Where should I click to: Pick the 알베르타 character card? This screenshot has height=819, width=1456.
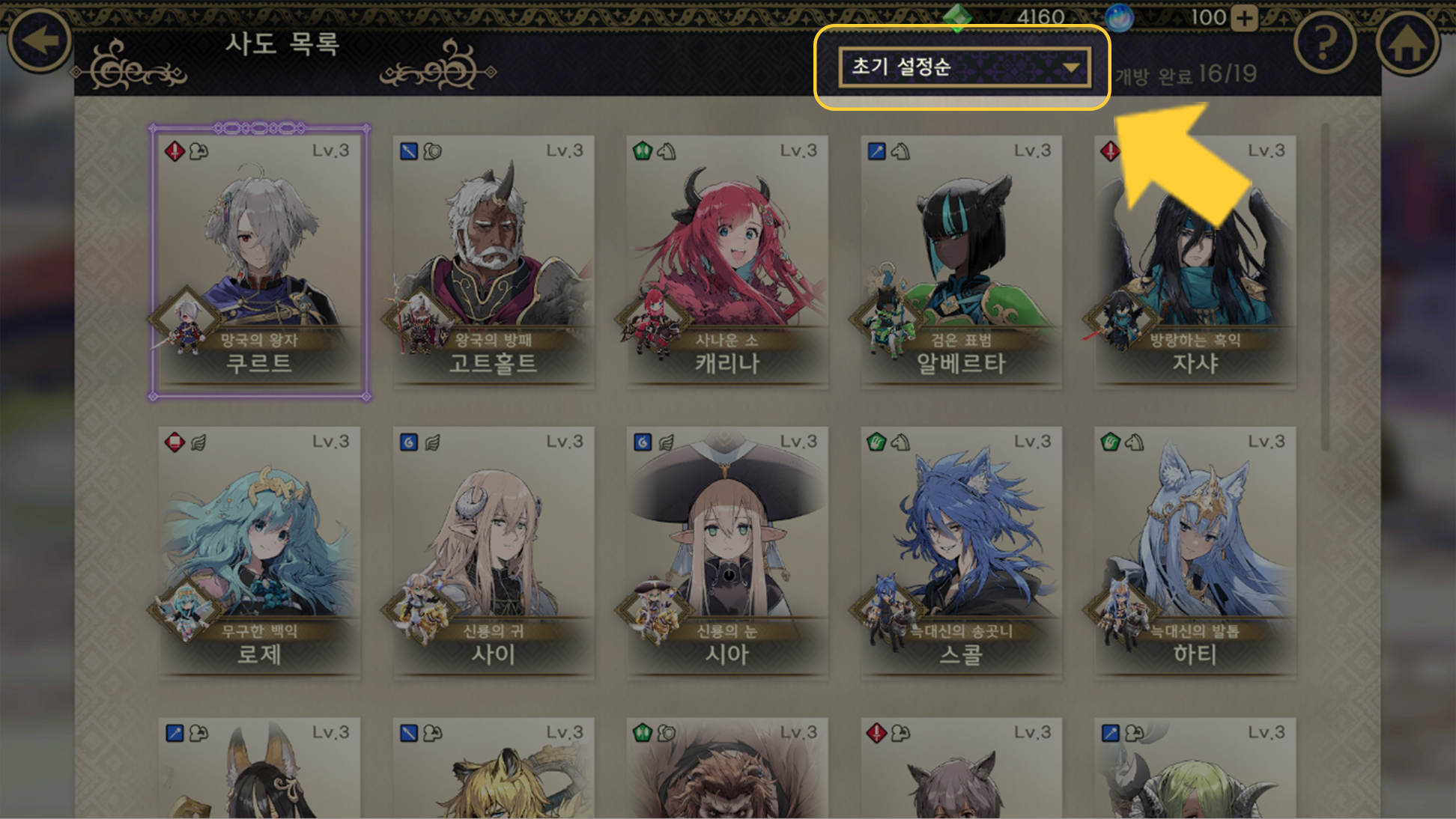[961, 261]
